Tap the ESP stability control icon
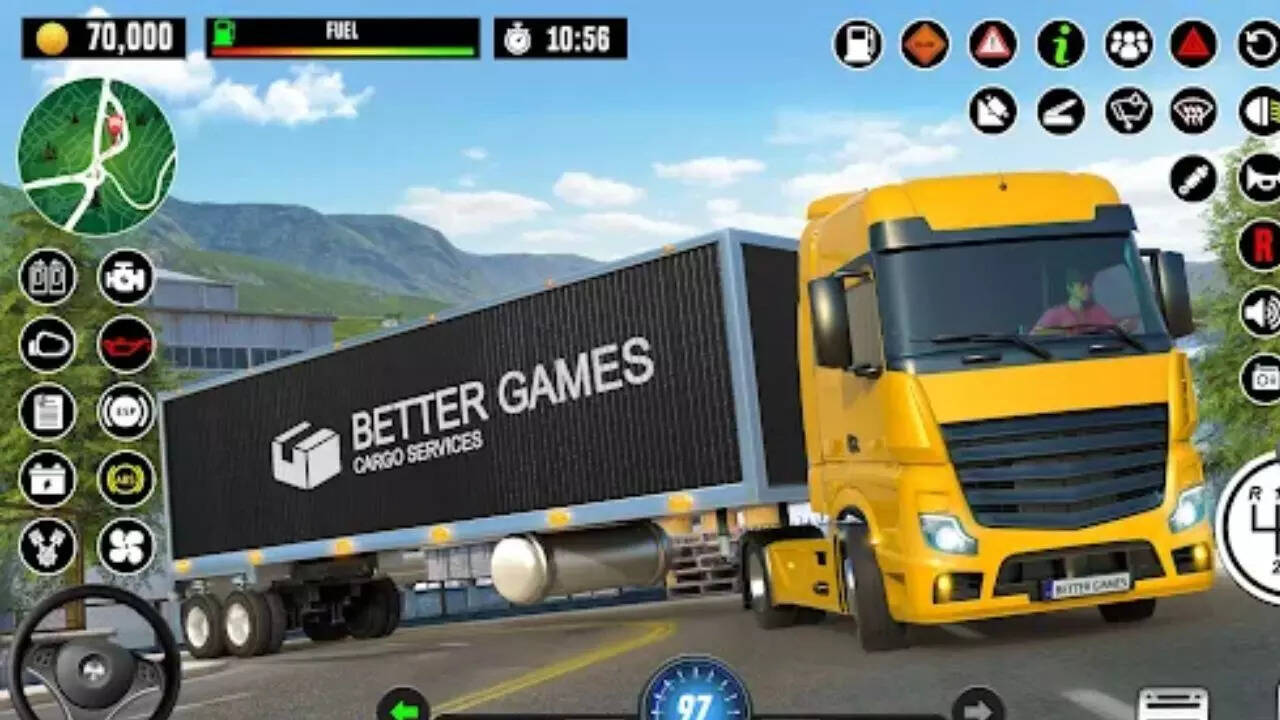This screenshot has height=720, width=1280. 121,410
